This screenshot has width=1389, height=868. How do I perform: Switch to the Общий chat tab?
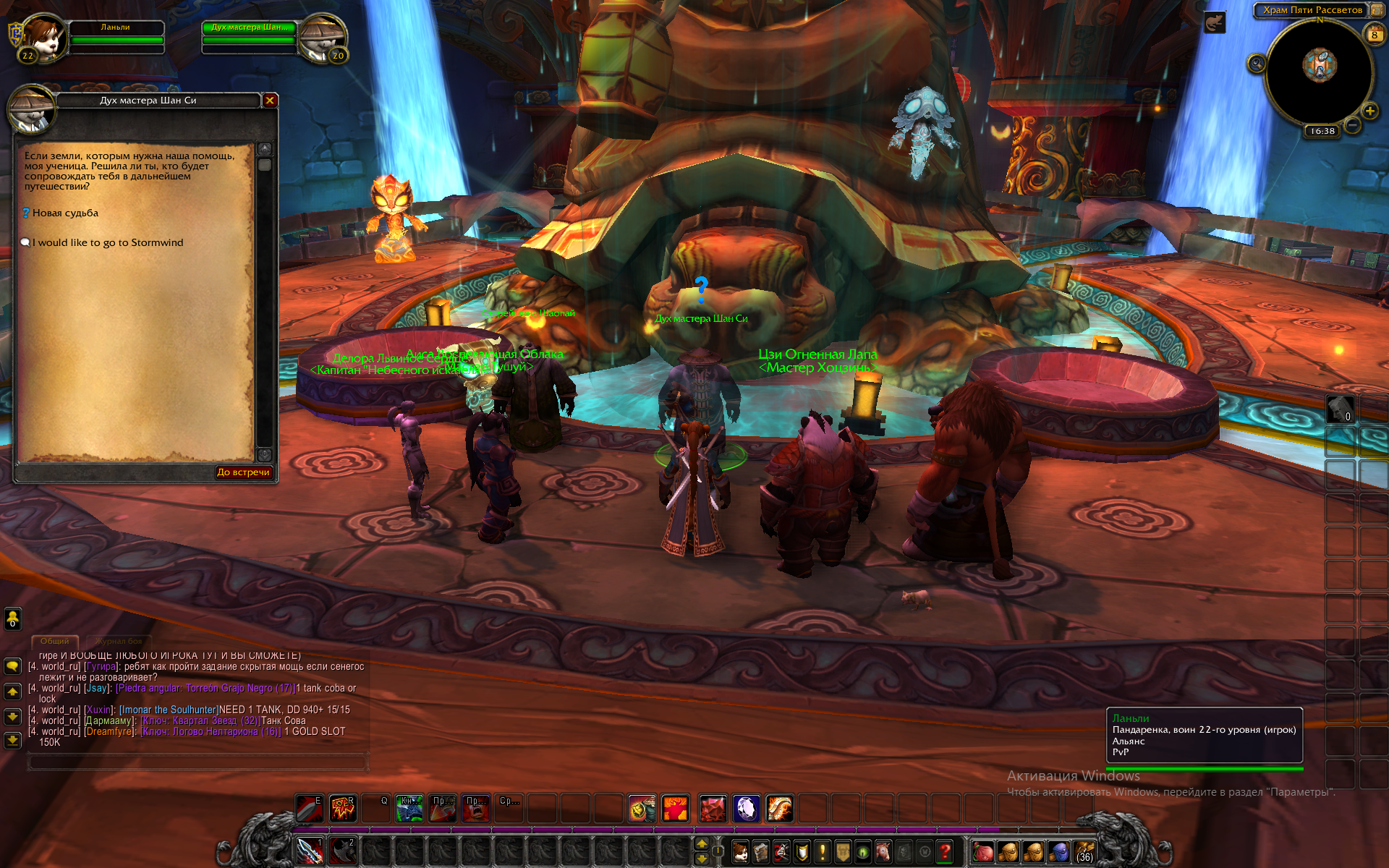tap(55, 642)
